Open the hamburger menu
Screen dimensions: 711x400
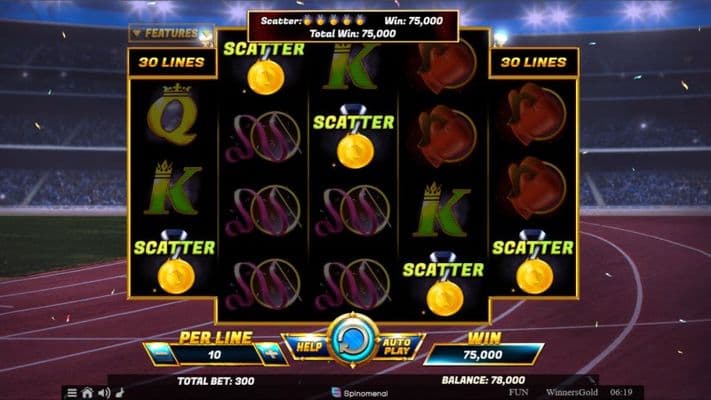[72, 392]
